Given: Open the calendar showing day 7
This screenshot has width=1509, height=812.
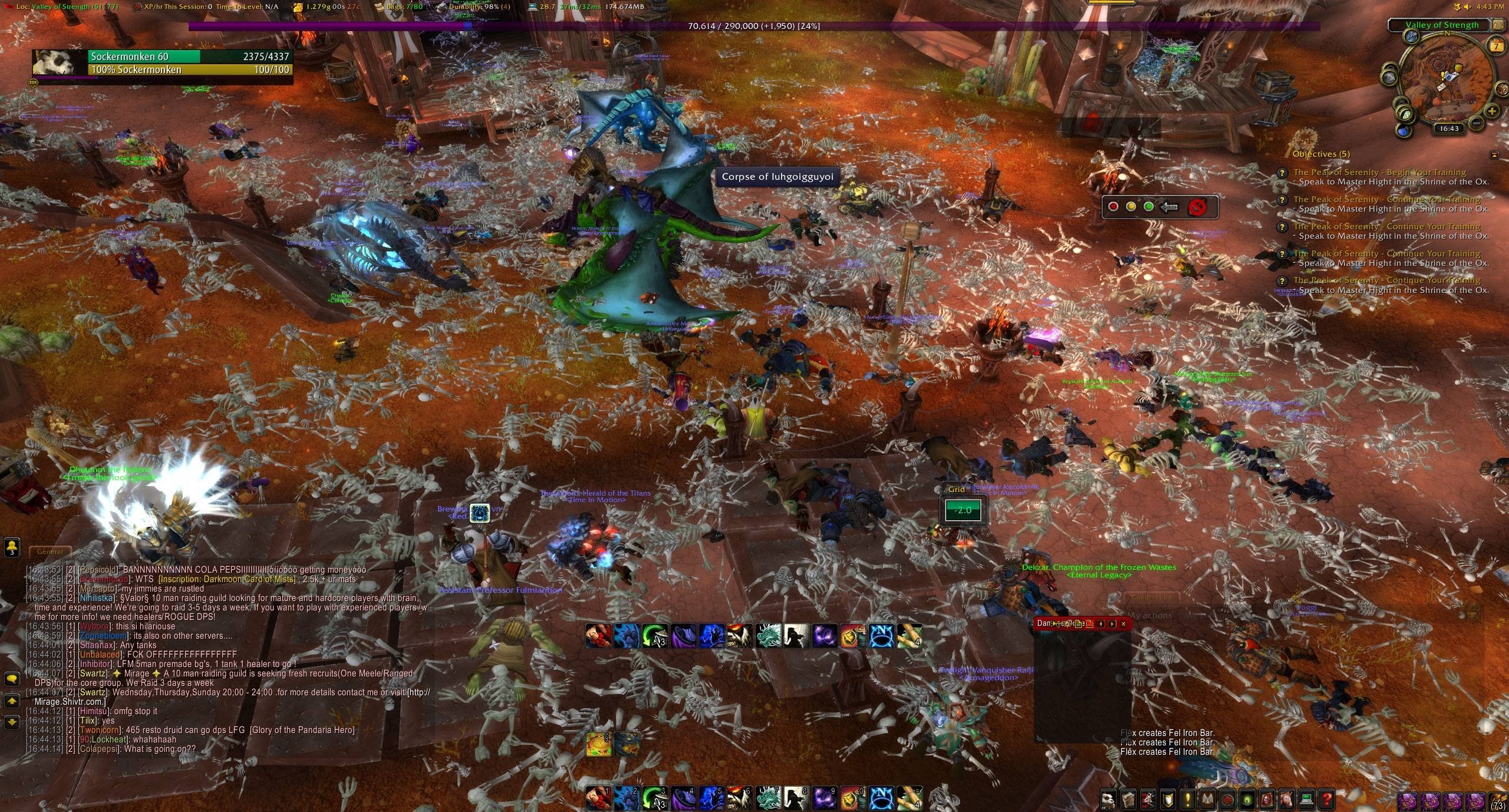Looking at the screenshot, I should pos(1496,47).
